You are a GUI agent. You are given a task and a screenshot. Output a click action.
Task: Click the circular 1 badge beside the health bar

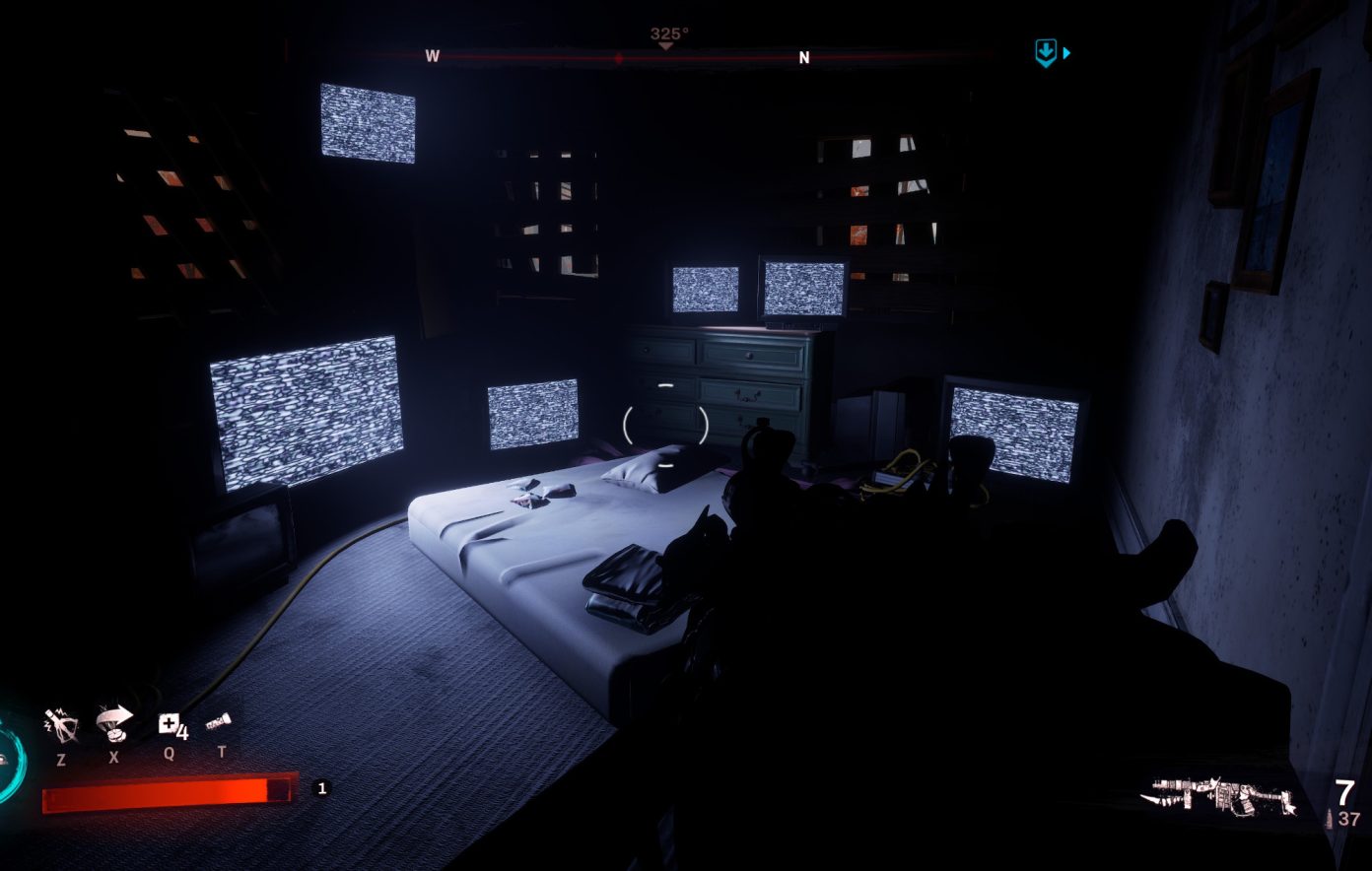[x=321, y=788]
